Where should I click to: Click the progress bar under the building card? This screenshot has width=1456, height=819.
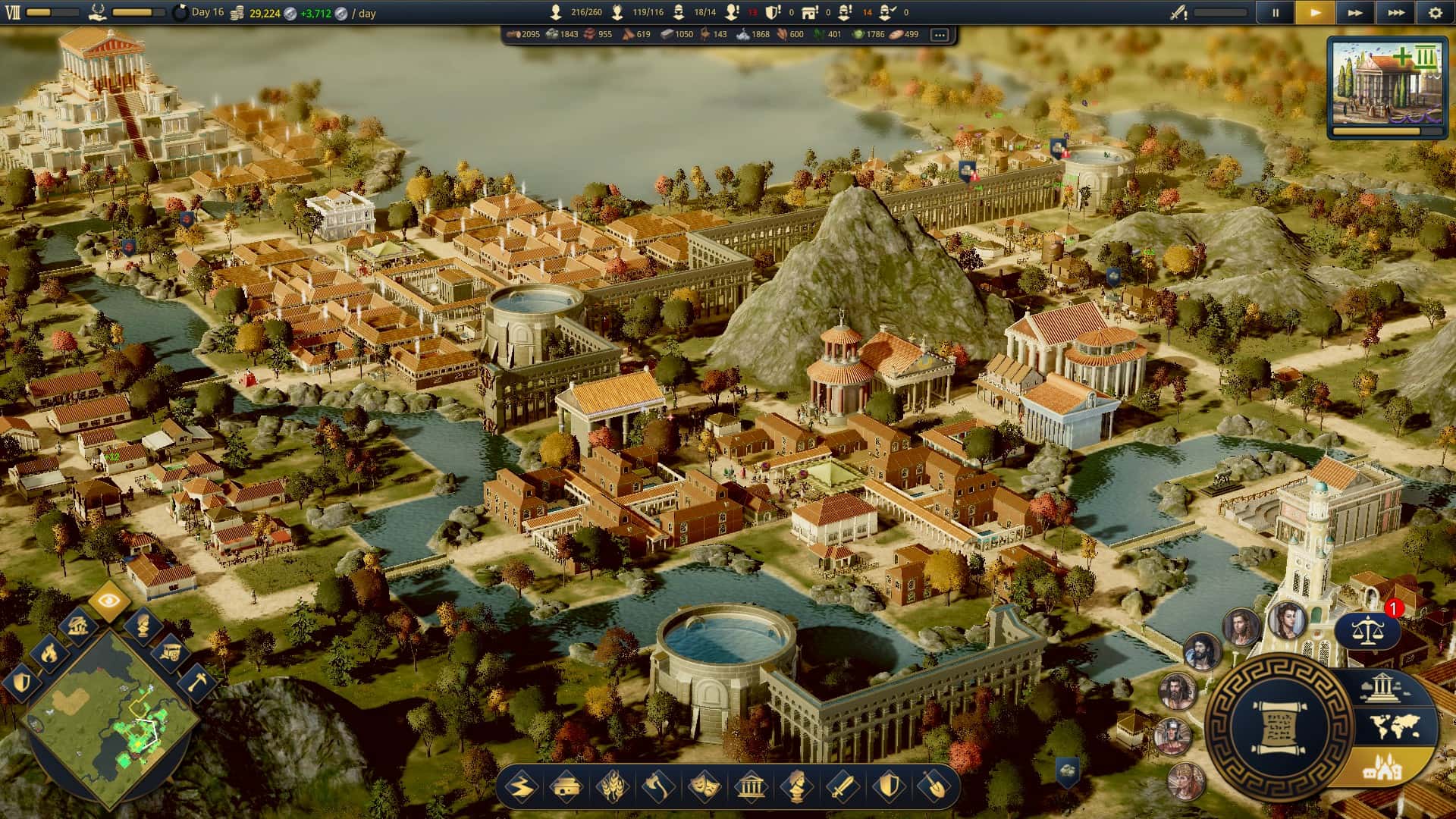click(x=1388, y=130)
